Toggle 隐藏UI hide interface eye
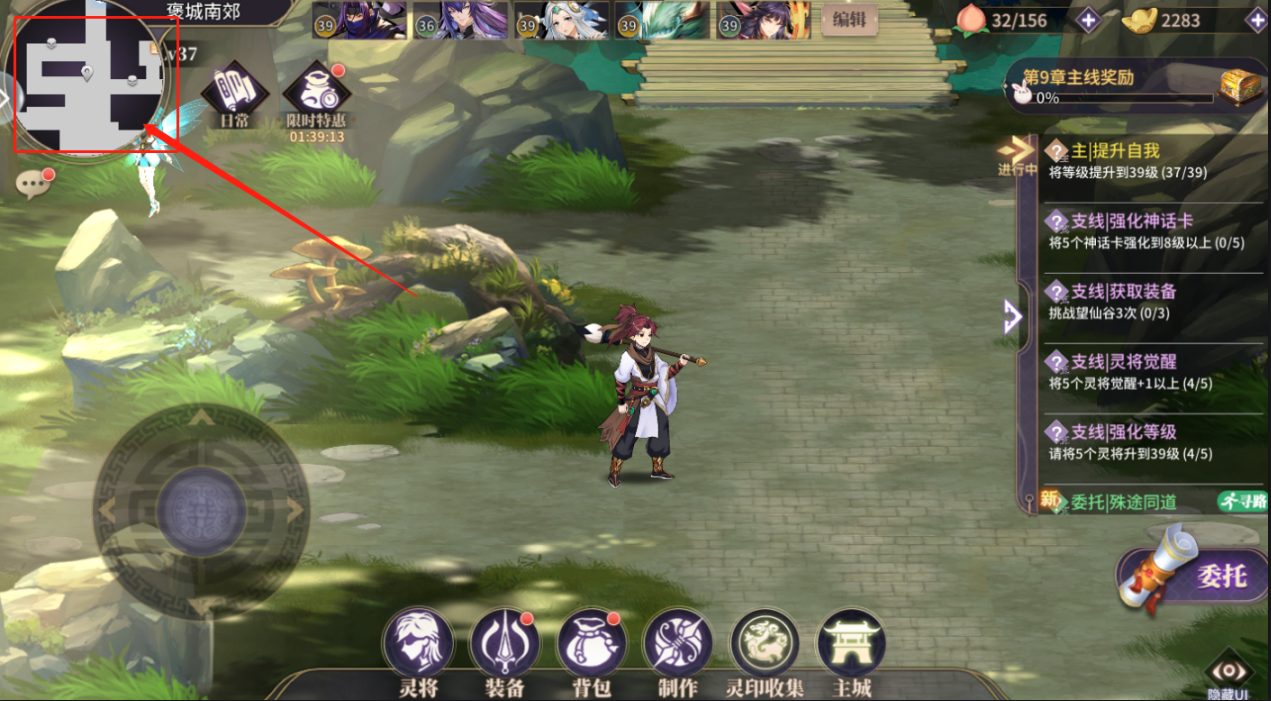Viewport: 1271px width, 701px height. [x=1228, y=673]
